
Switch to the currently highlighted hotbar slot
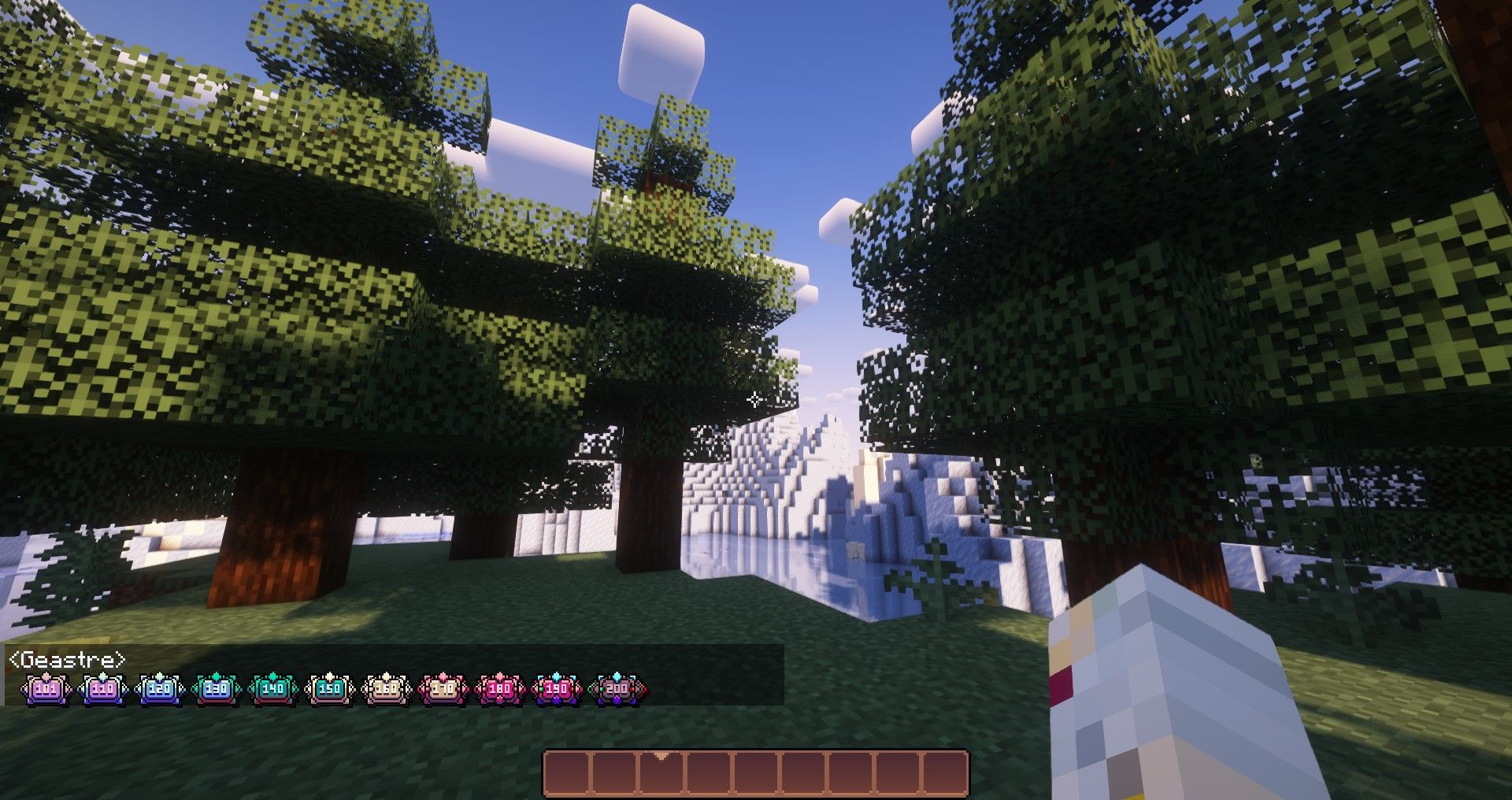tap(661, 774)
